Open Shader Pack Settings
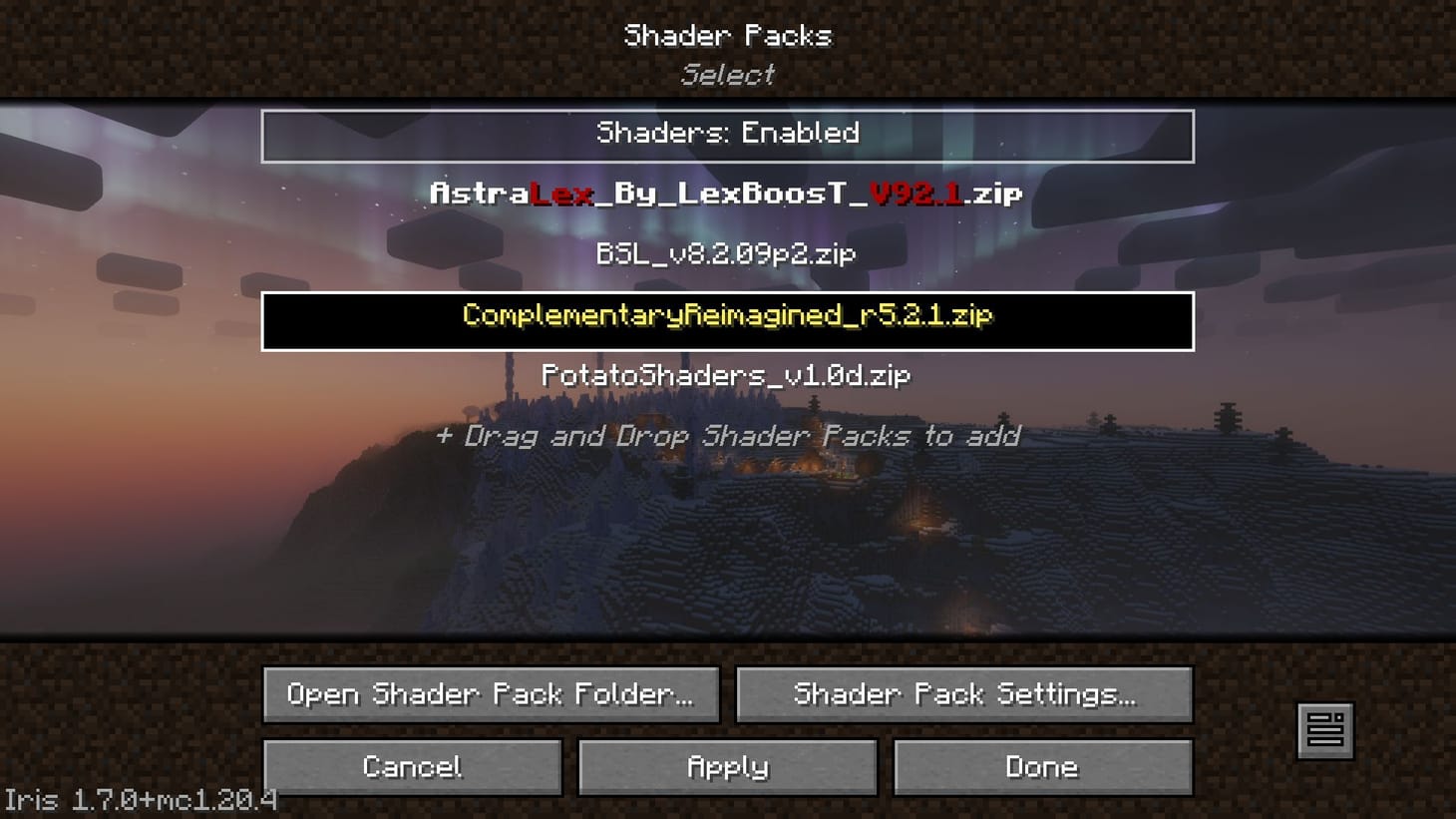This screenshot has height=819, width=1456. click(963, 694)
